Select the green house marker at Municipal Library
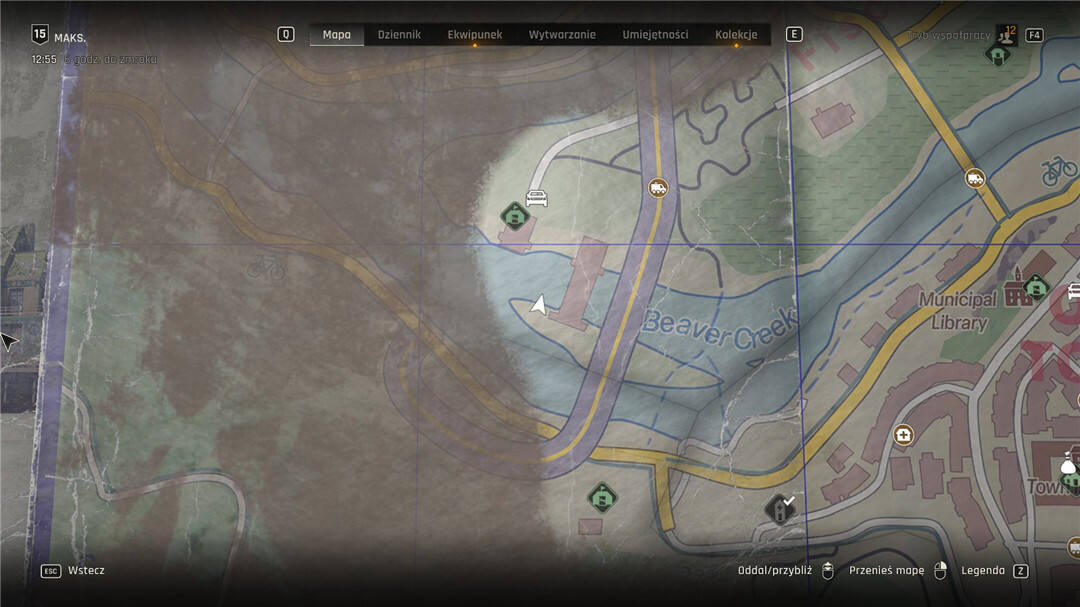Image resolution: width=1080 pixels, height=607 pixels. pos(1036,288)
